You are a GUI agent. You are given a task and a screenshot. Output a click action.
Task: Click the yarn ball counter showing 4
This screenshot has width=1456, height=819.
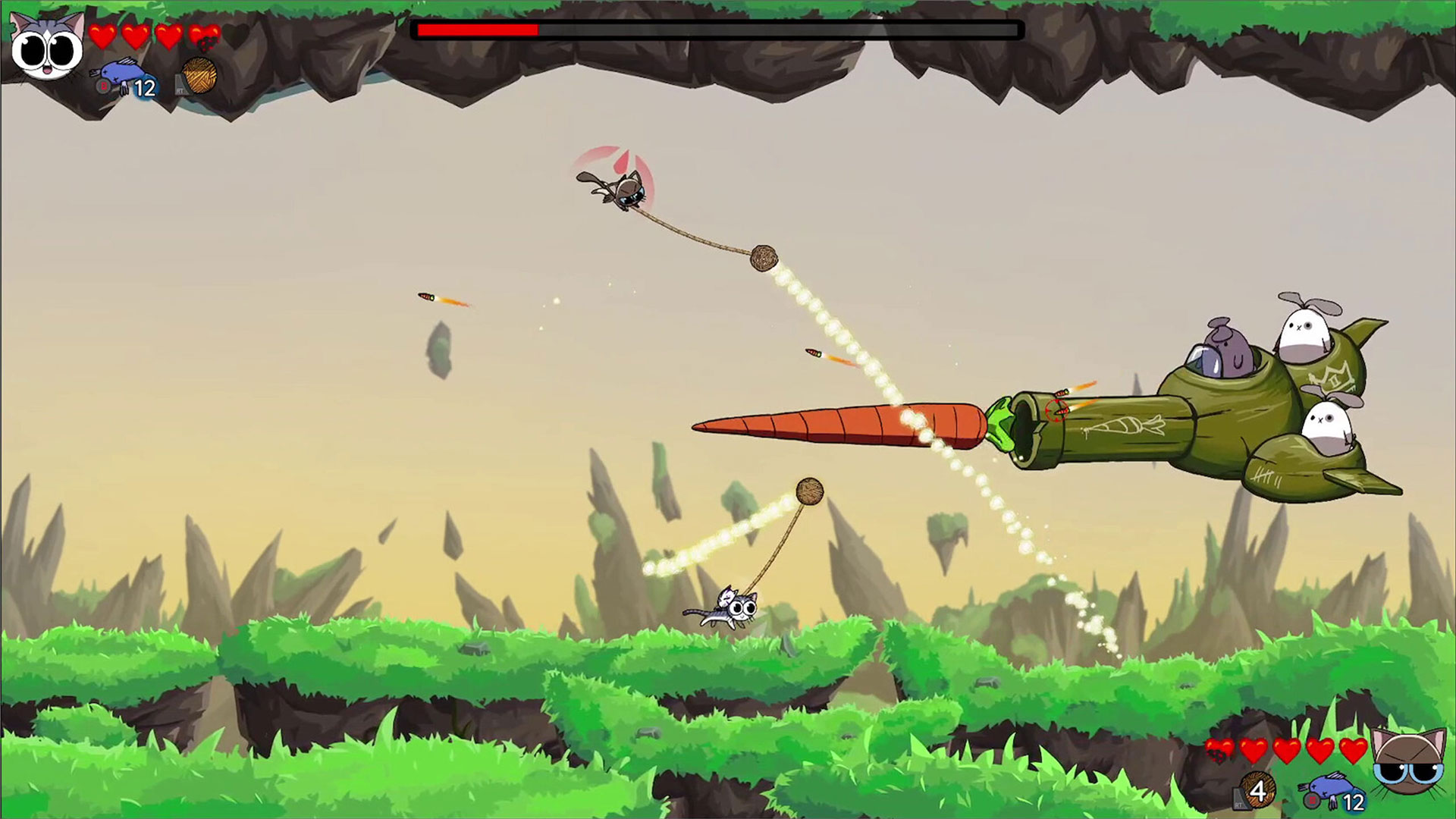tap(1259, 792)
